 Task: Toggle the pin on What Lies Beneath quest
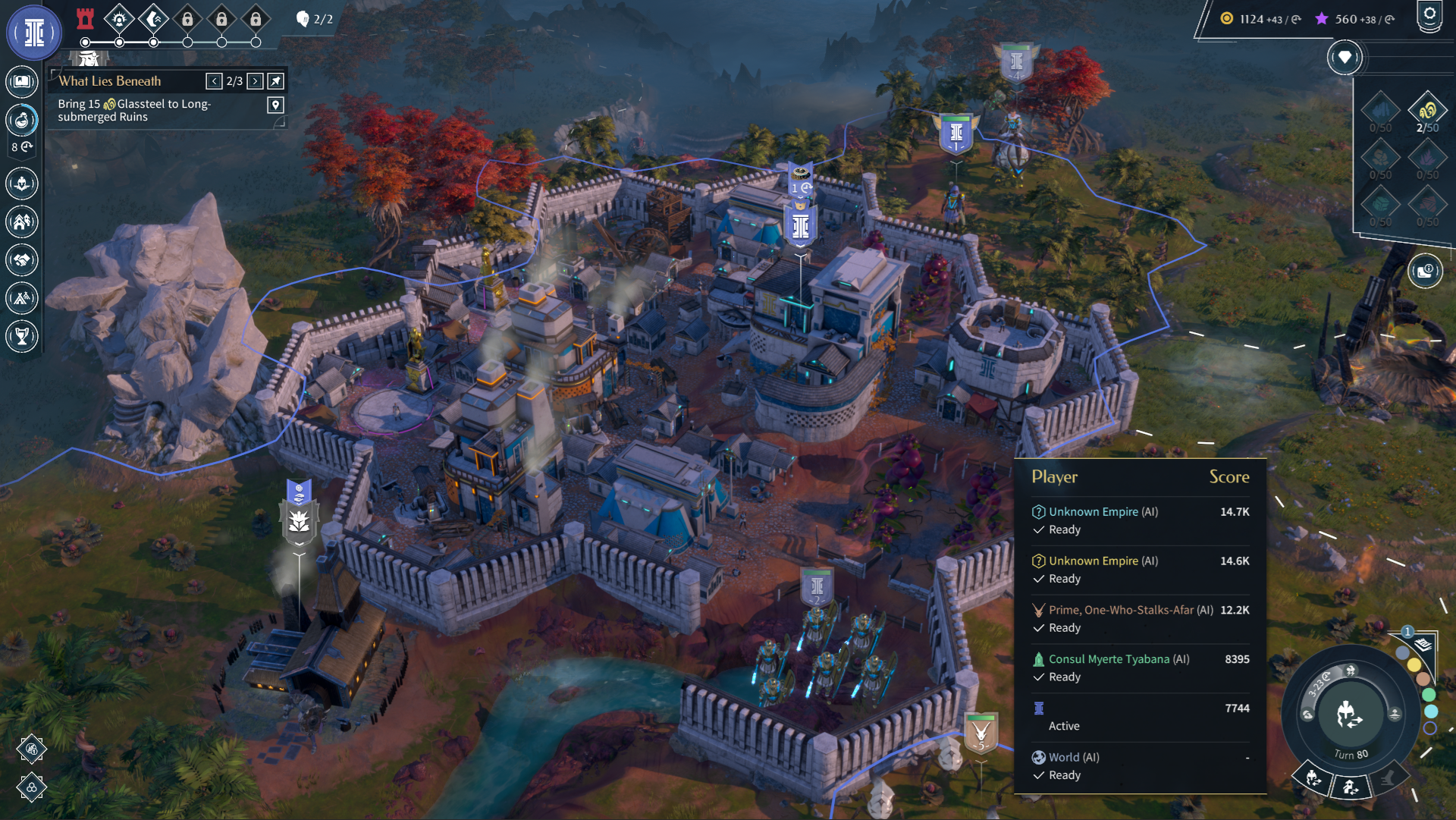pyautogui.click(x=276, y=81)
